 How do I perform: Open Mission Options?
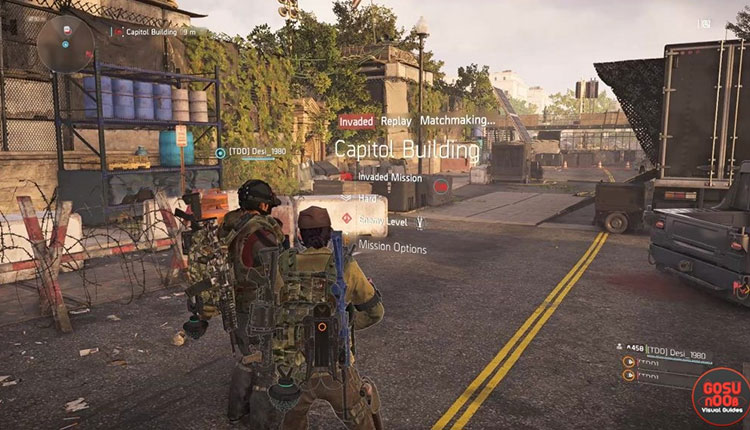[x=393, y=248]
